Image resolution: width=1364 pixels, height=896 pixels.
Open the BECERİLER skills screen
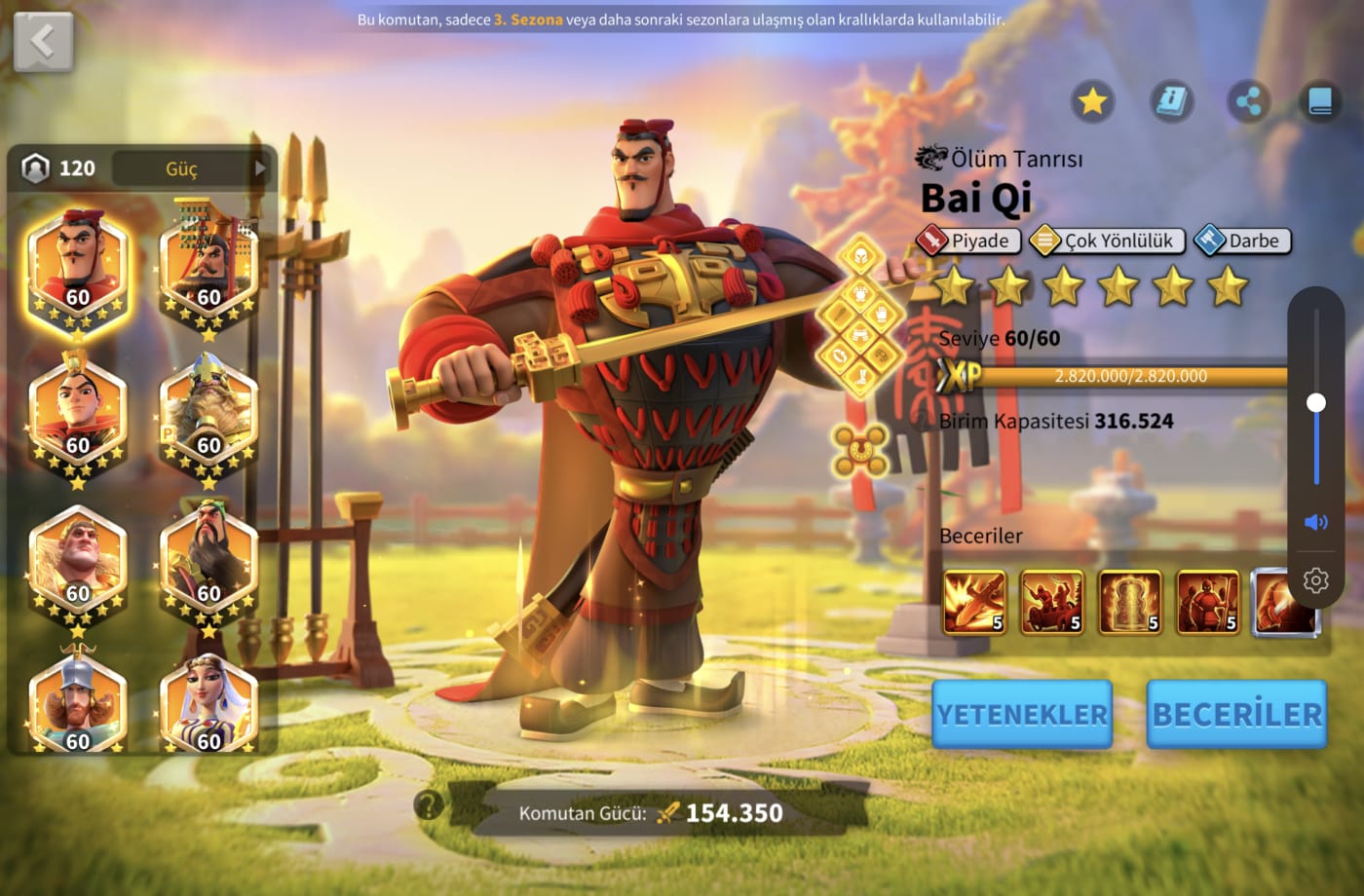(x=1236, y=714)
